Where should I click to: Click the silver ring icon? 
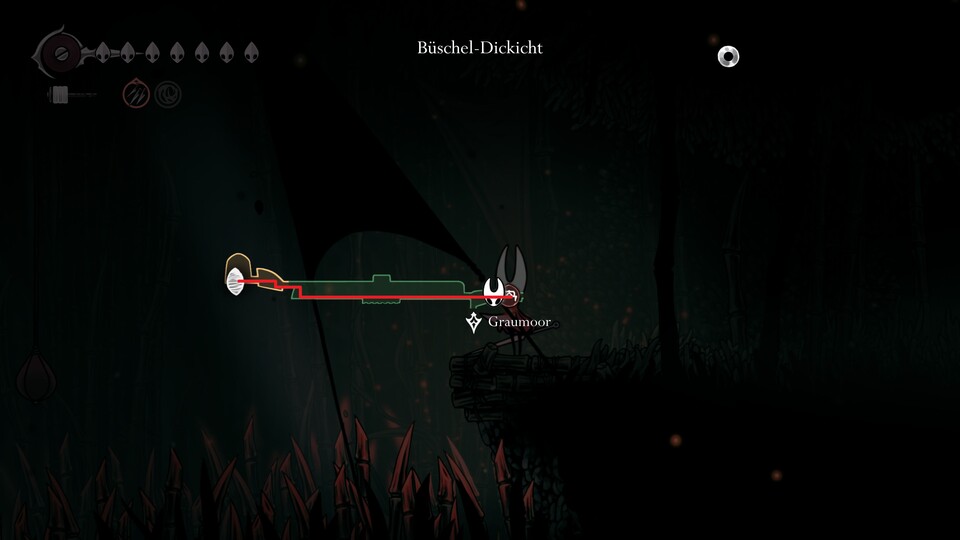click(729, 57)
